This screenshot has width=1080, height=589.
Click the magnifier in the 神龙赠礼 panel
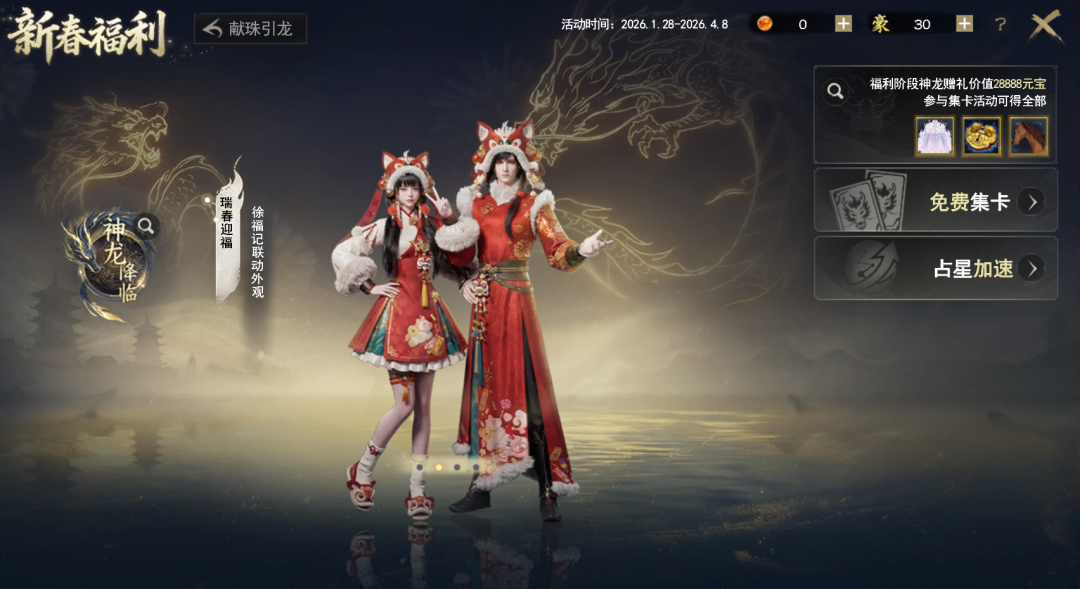(835, 92)
